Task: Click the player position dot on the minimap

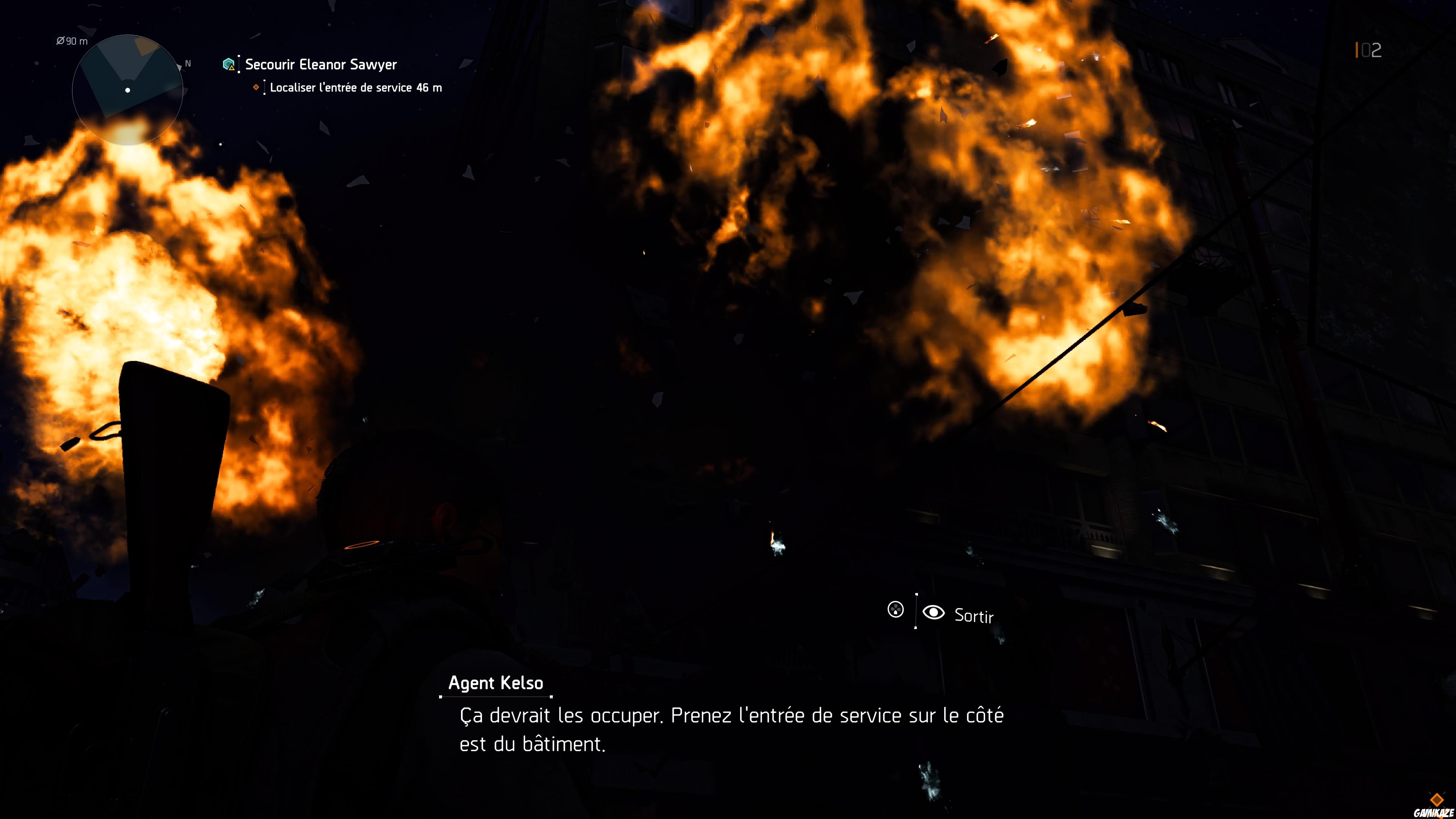Action: pyautogui.click(x=127, y=91)
